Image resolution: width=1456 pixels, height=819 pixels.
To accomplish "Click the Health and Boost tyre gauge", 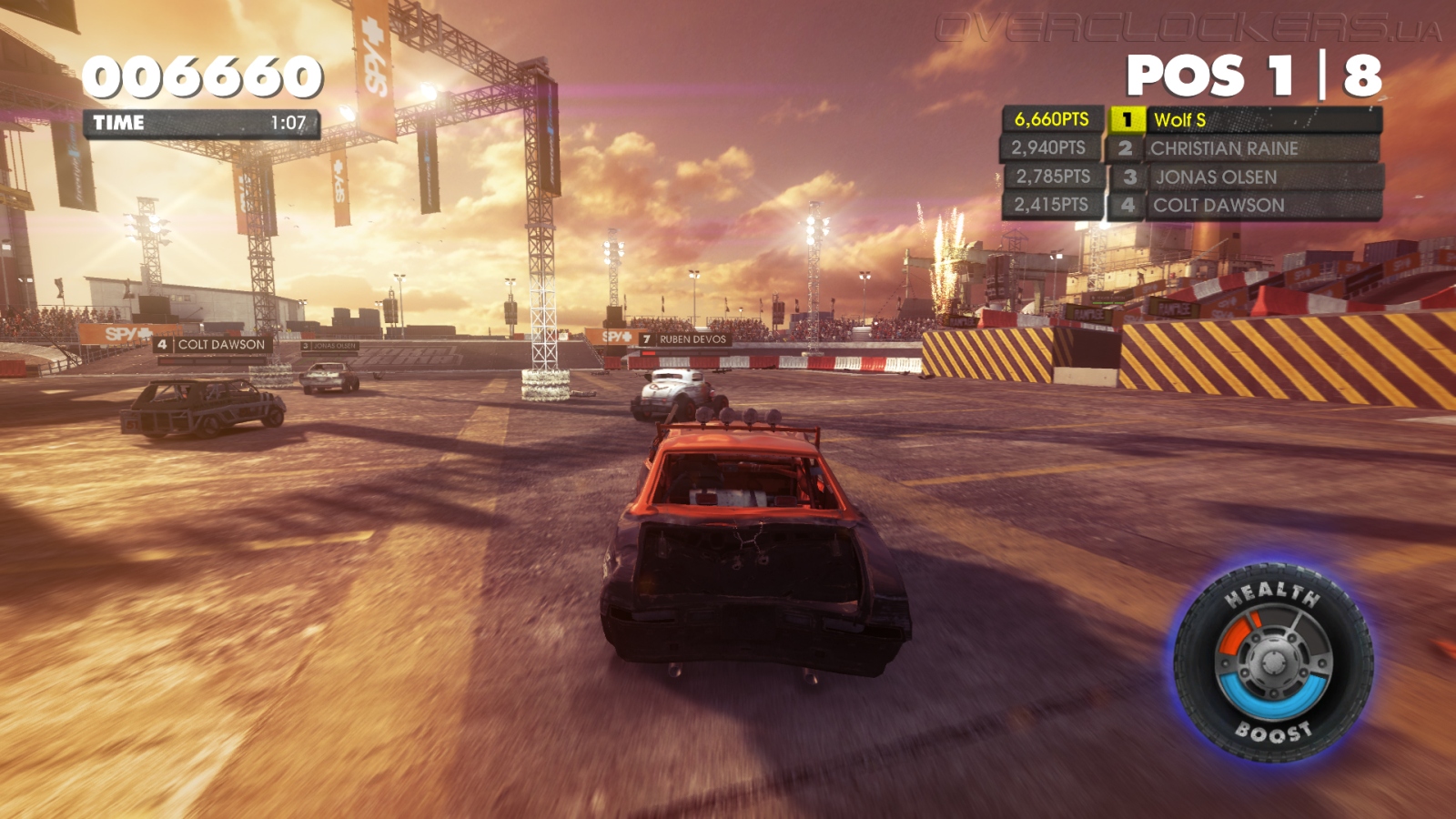I will (1273, 663).
